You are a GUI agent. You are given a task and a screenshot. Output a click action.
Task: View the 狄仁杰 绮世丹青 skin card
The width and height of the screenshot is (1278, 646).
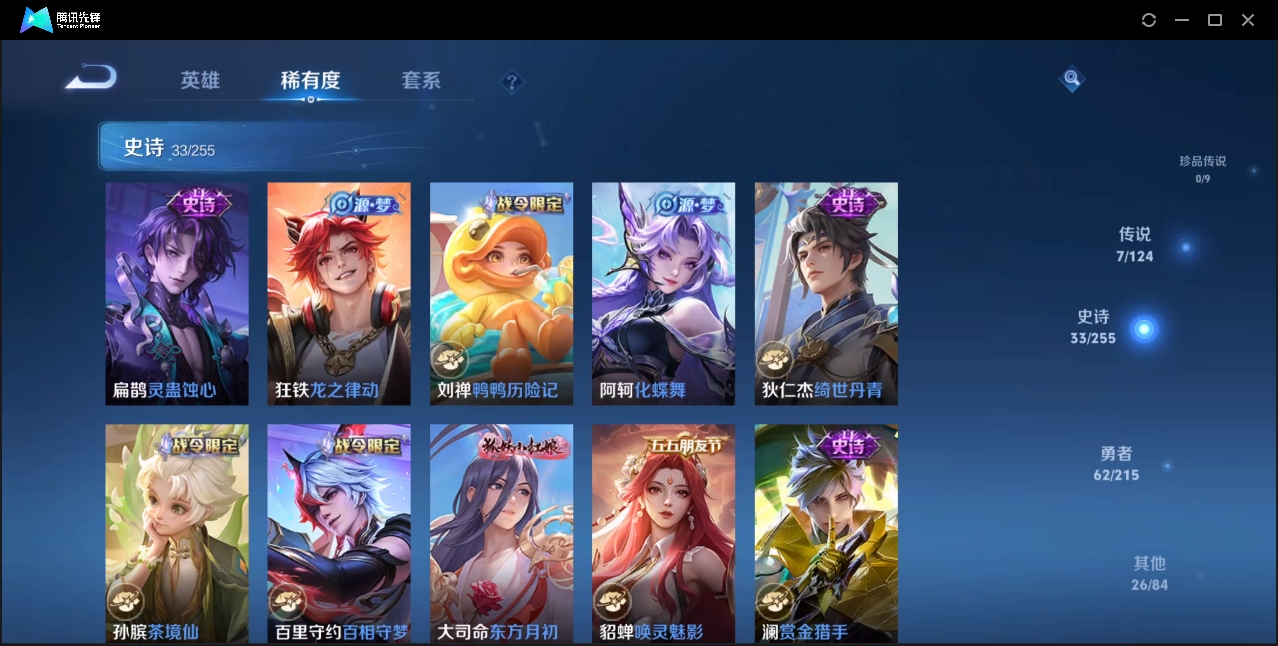click(826, 293)
